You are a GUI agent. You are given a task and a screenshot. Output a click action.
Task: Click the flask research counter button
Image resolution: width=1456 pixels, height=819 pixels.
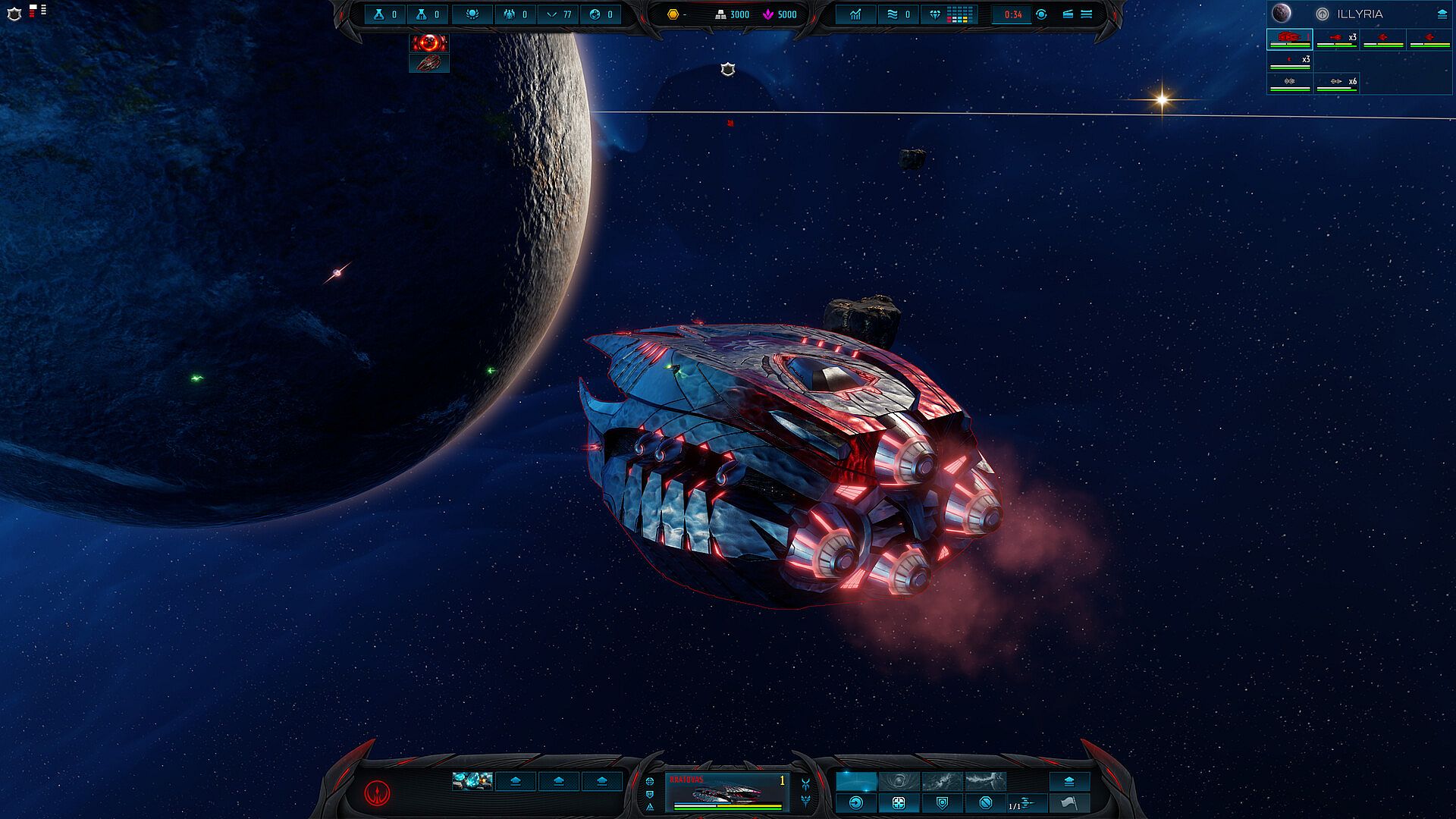coord(385,14)
